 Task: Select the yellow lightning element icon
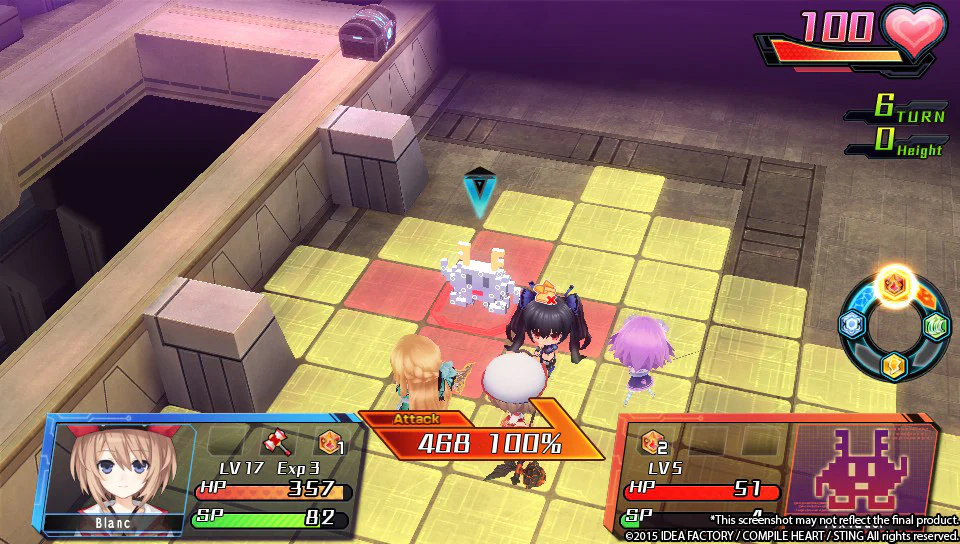point(893,365)
